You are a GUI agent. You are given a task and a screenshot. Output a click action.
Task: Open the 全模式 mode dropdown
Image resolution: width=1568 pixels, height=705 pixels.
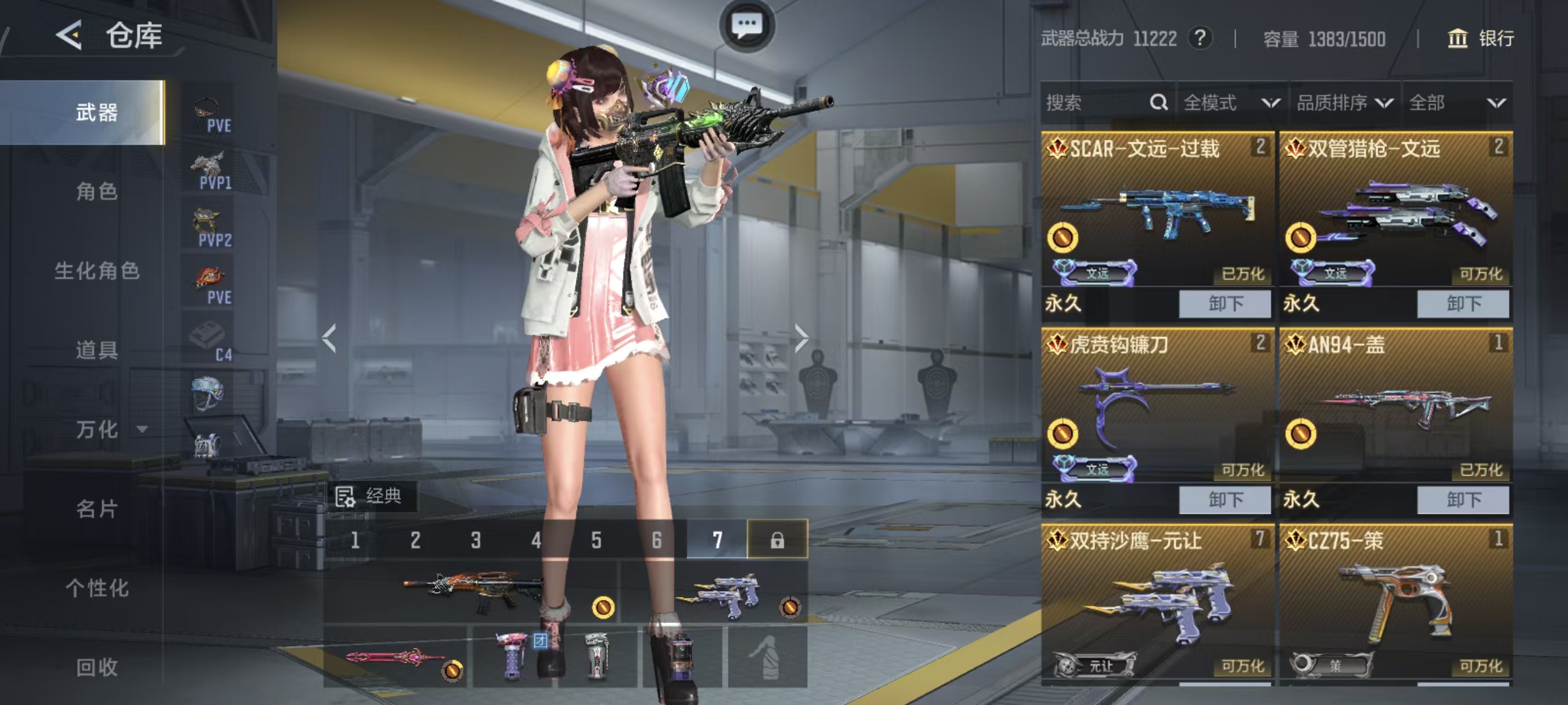click(1231, 103)
